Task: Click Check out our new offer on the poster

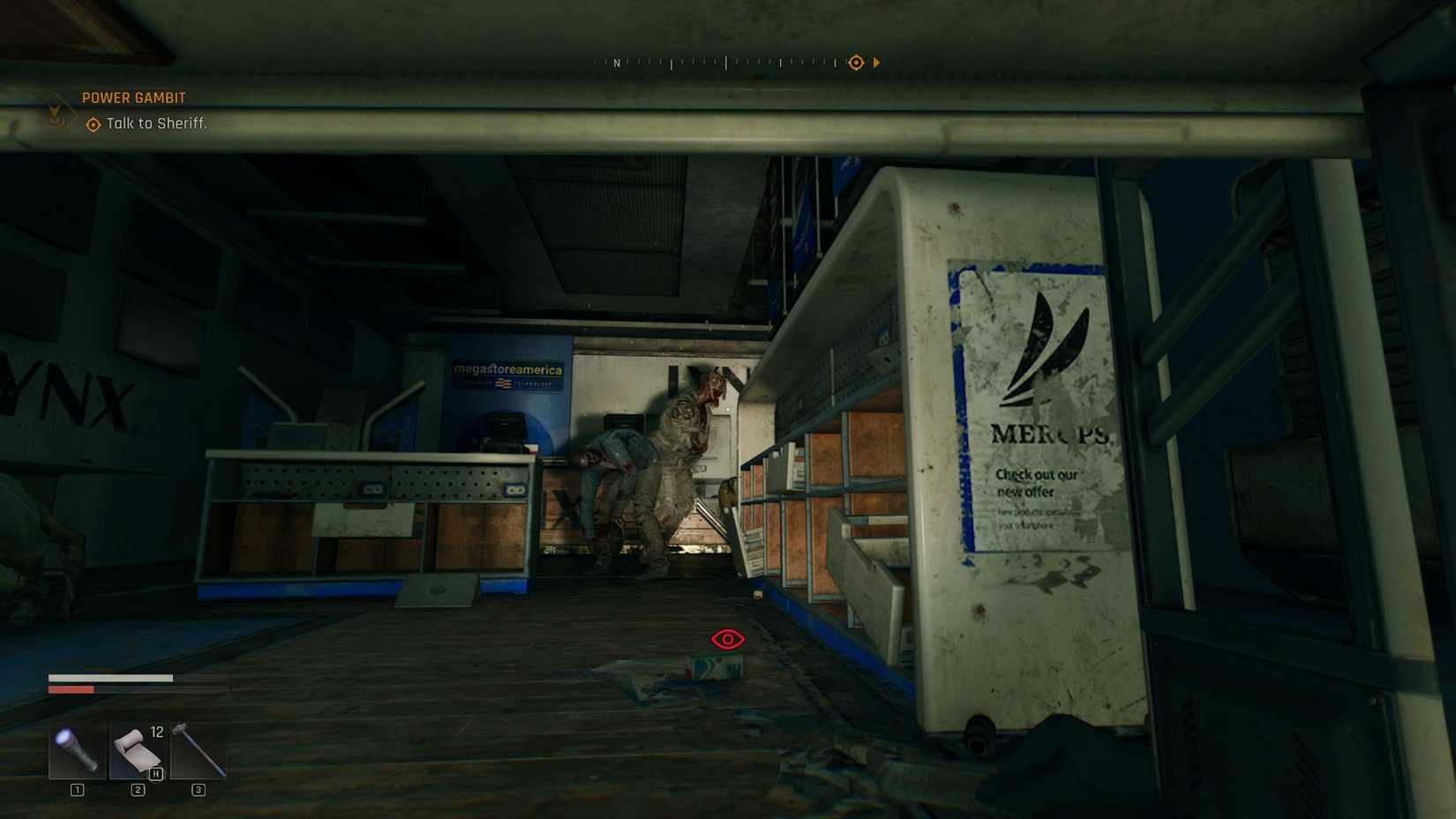Action: pos(1036,481)
